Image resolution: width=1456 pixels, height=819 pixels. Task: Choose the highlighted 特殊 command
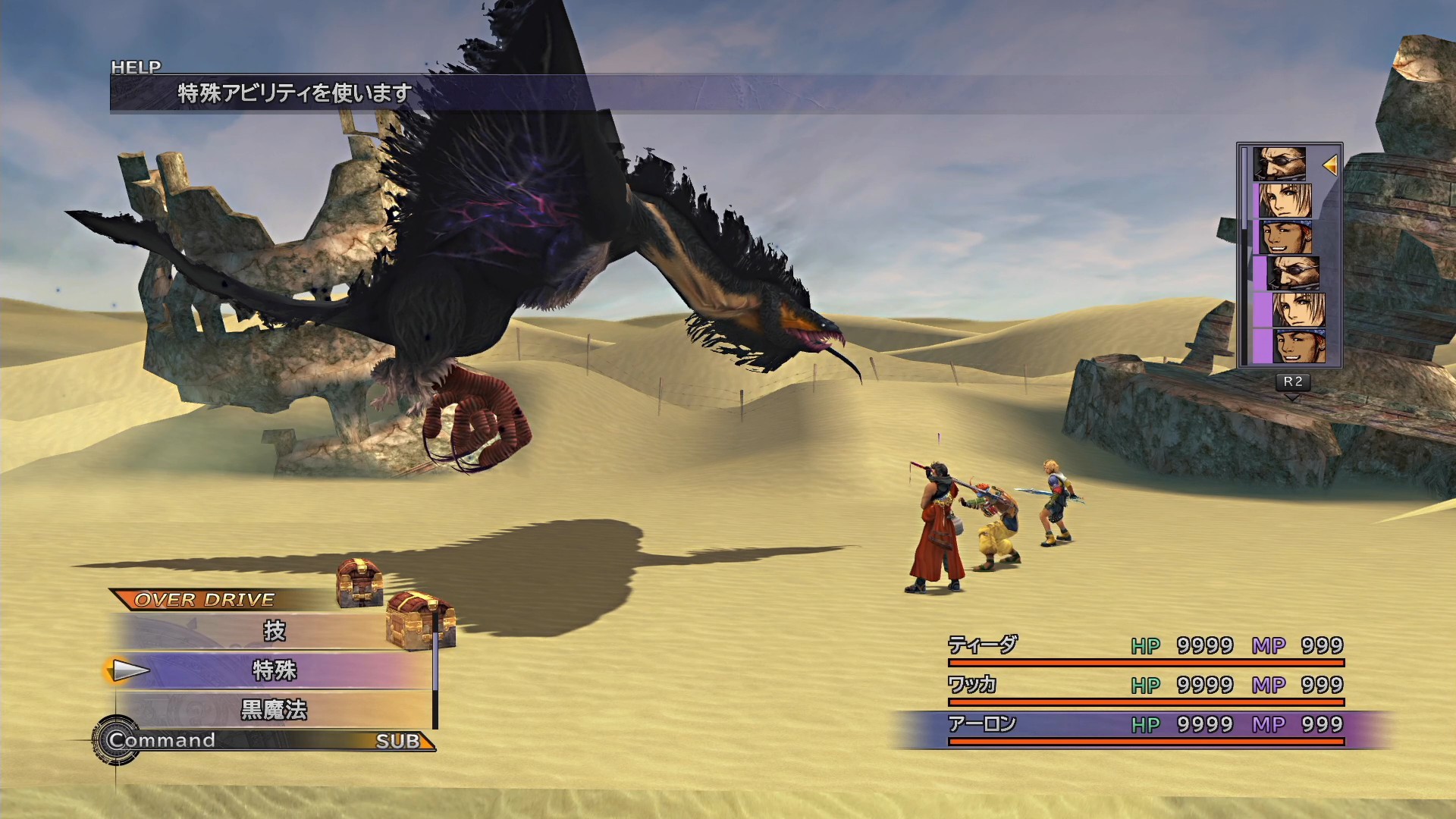274,670
